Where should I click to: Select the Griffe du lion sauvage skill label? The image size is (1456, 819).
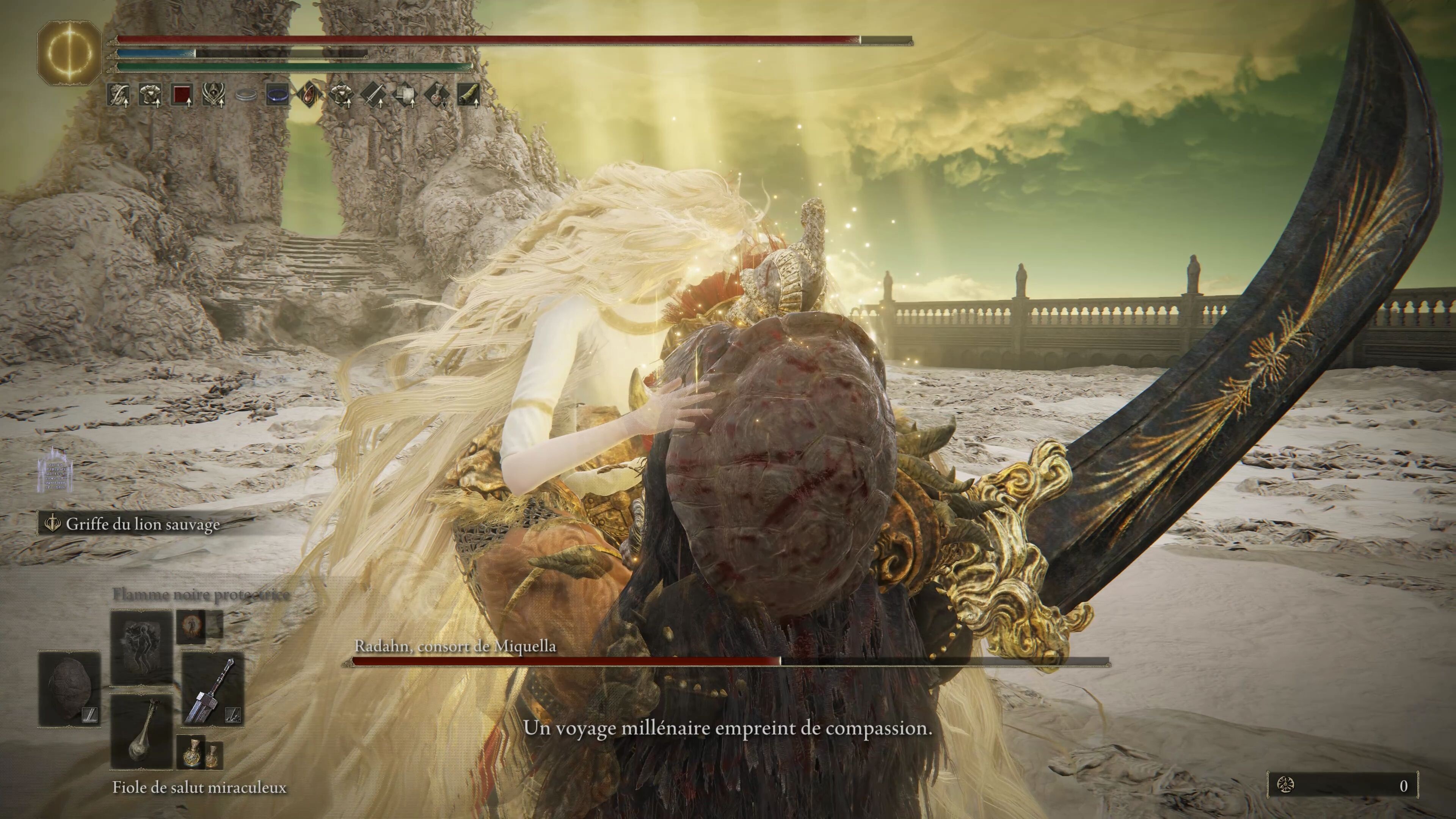pos(143,524)
